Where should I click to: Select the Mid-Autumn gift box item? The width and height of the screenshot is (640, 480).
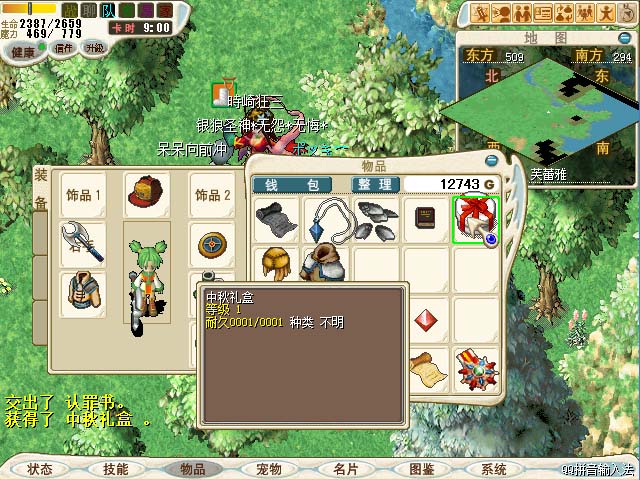tap(474, 219)
